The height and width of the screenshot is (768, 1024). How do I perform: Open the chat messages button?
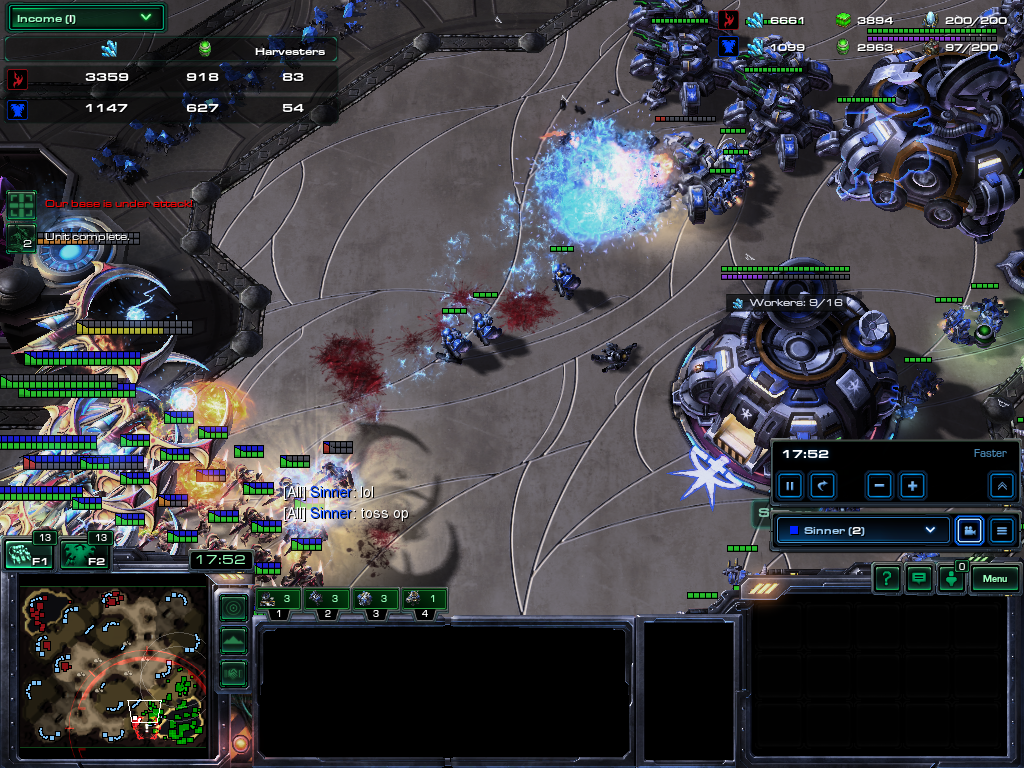pyautogui.click(x=918, y=578)
